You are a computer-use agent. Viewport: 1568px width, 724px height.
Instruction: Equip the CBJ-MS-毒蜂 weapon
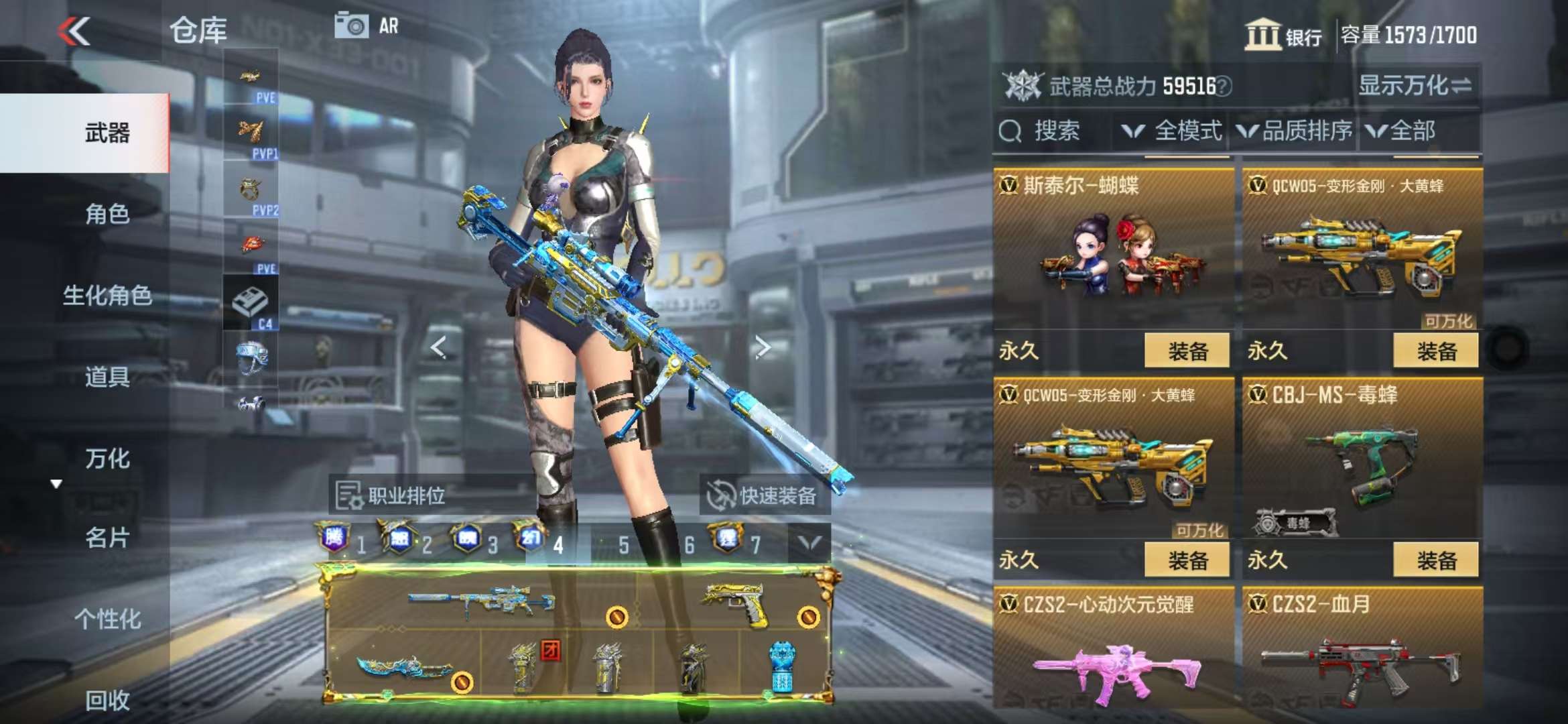[x=1435, y=560]
